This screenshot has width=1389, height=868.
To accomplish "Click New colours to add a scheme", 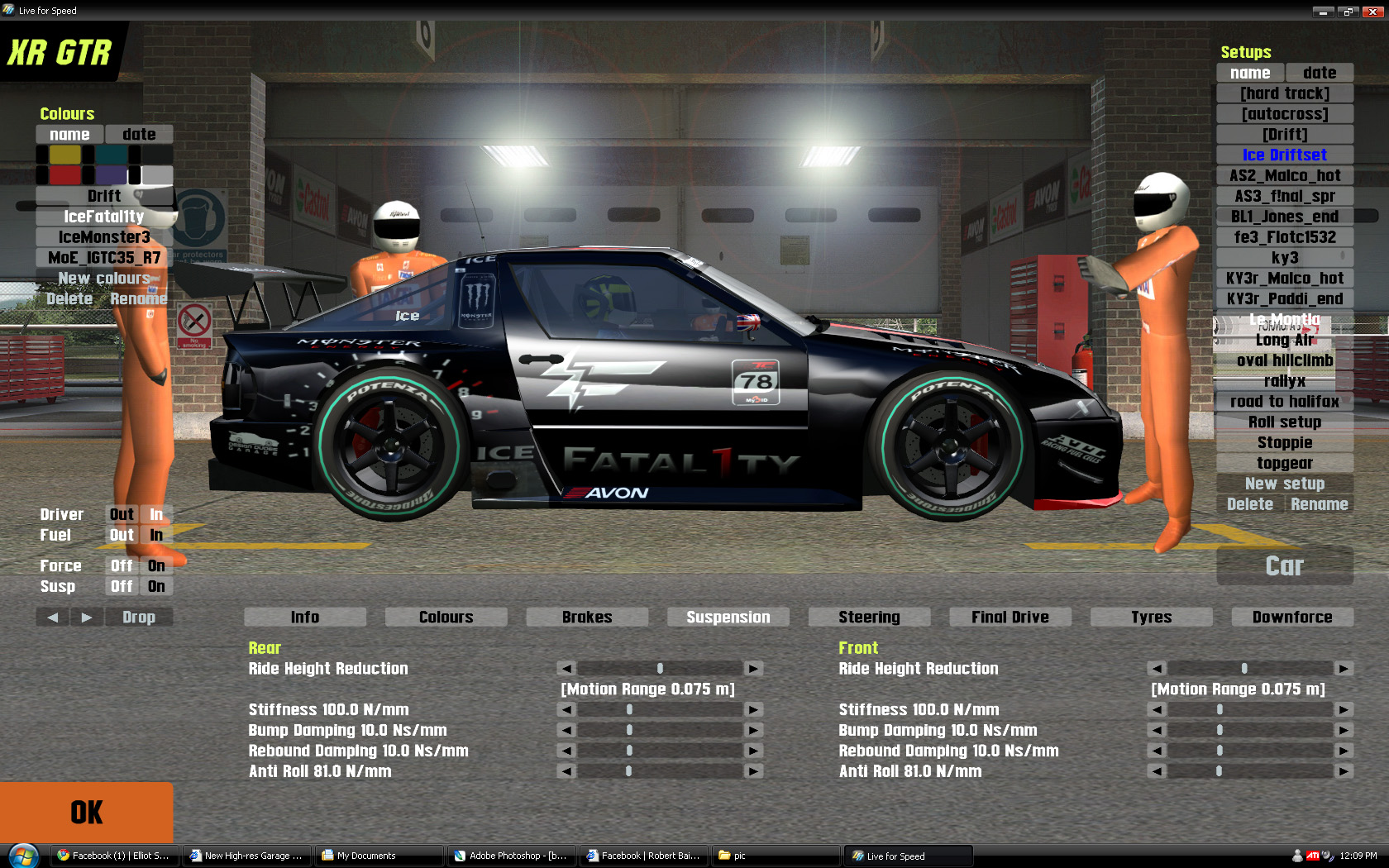I will (x=104, y=279).
